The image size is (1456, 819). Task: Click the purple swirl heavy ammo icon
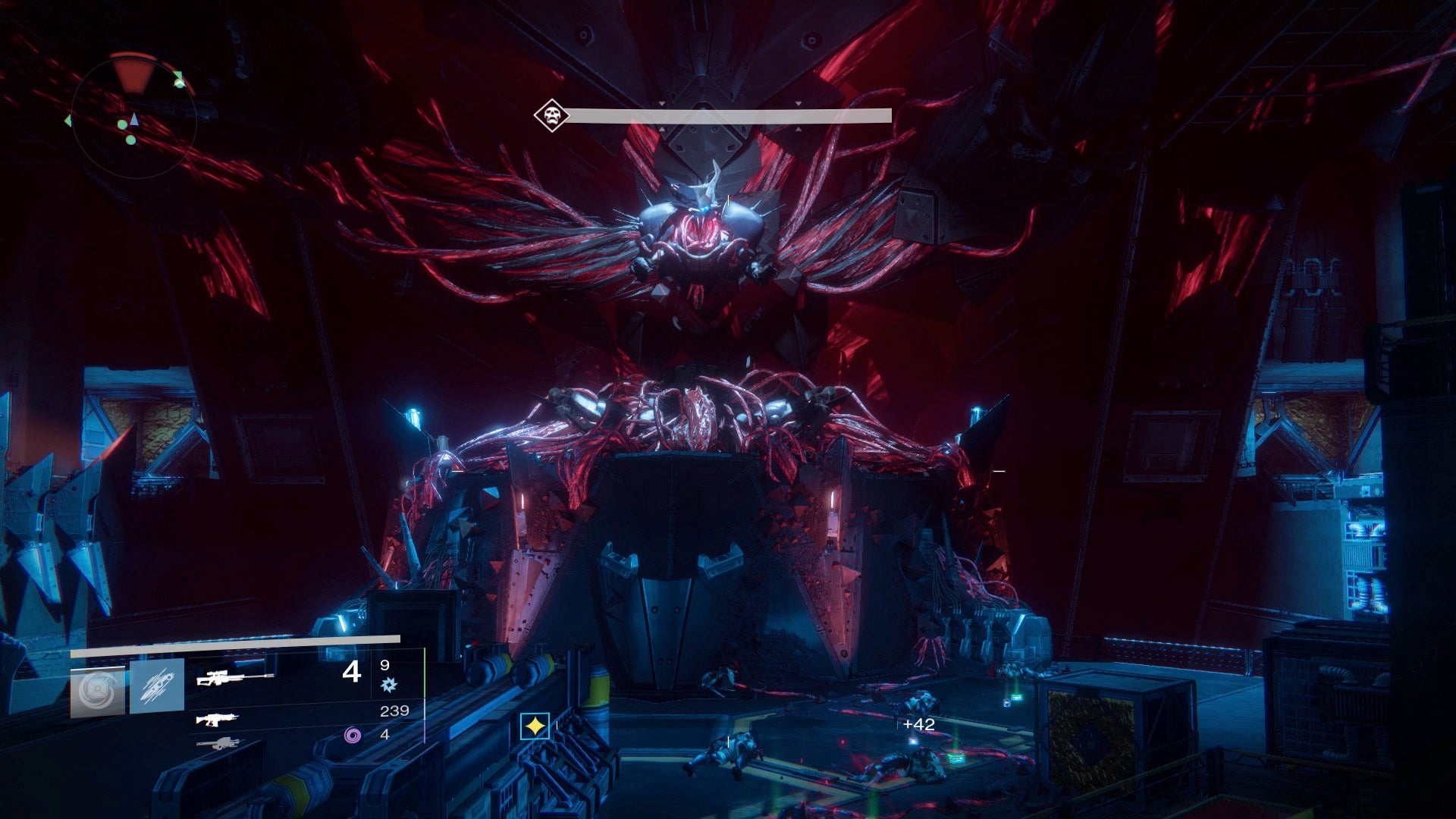tap(353, 734)
